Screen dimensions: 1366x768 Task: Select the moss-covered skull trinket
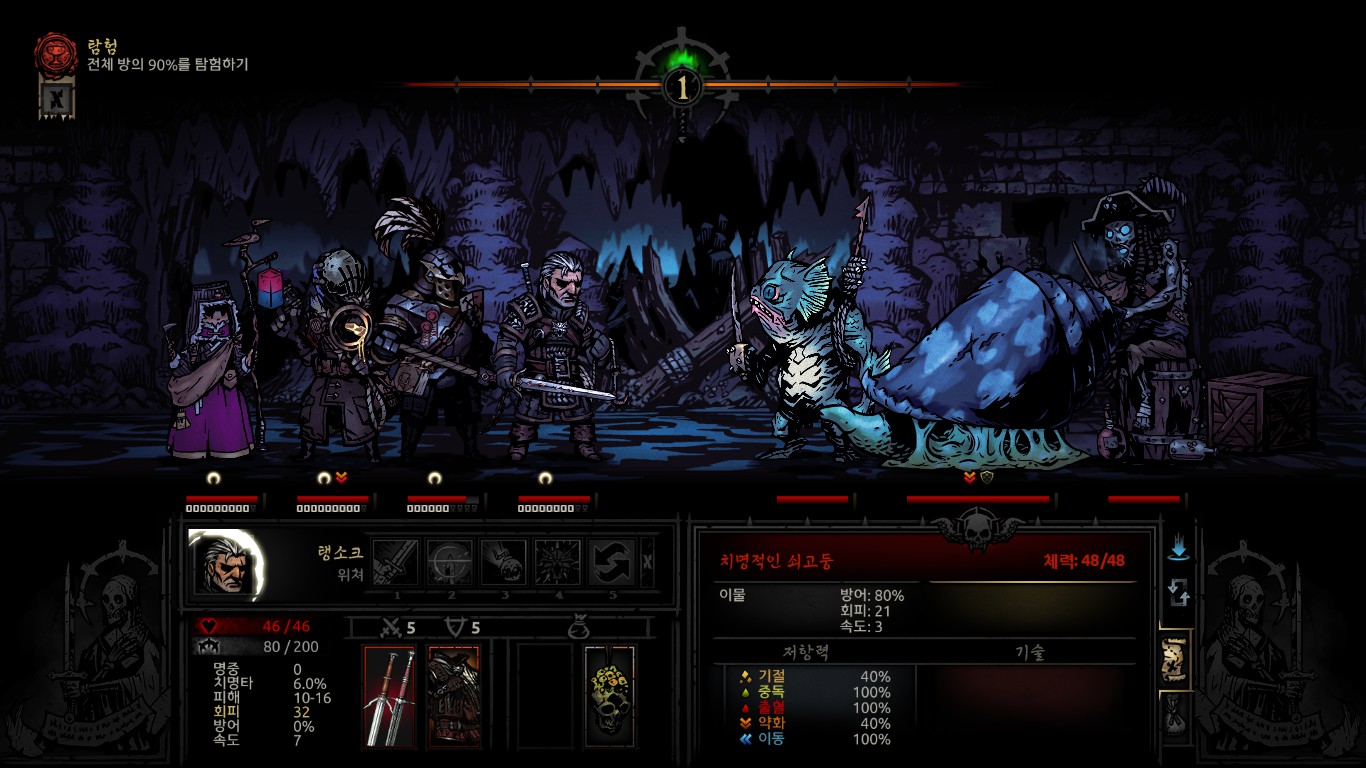pos(609,697)
